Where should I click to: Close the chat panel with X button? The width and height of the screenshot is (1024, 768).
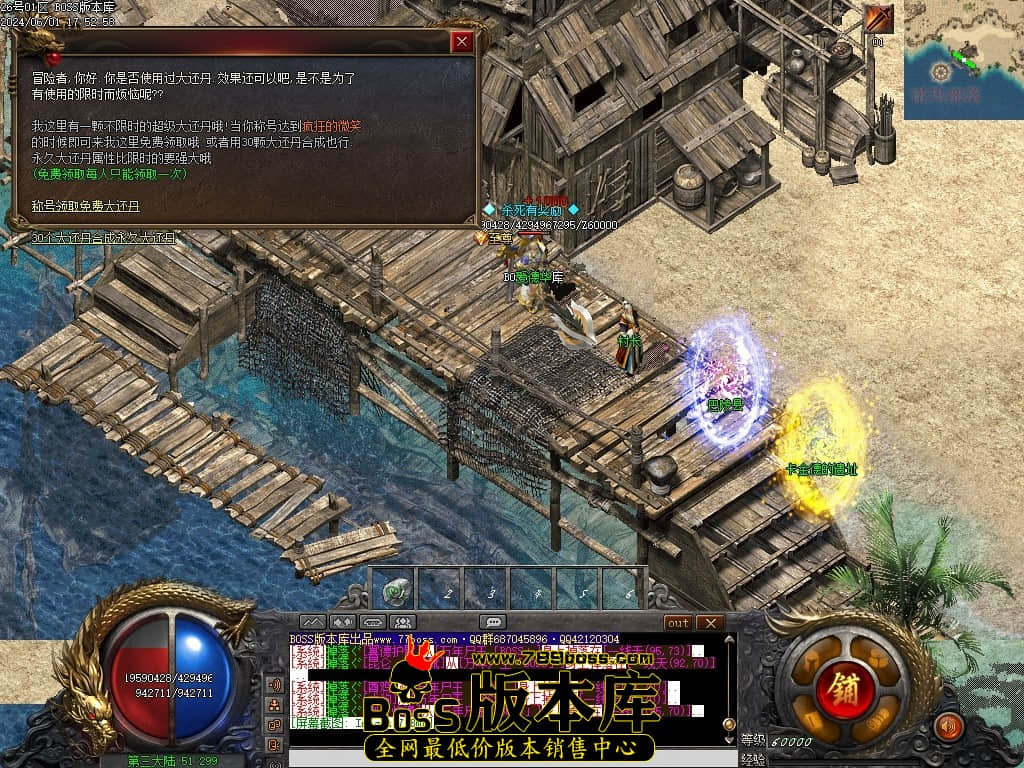(710, 623)
